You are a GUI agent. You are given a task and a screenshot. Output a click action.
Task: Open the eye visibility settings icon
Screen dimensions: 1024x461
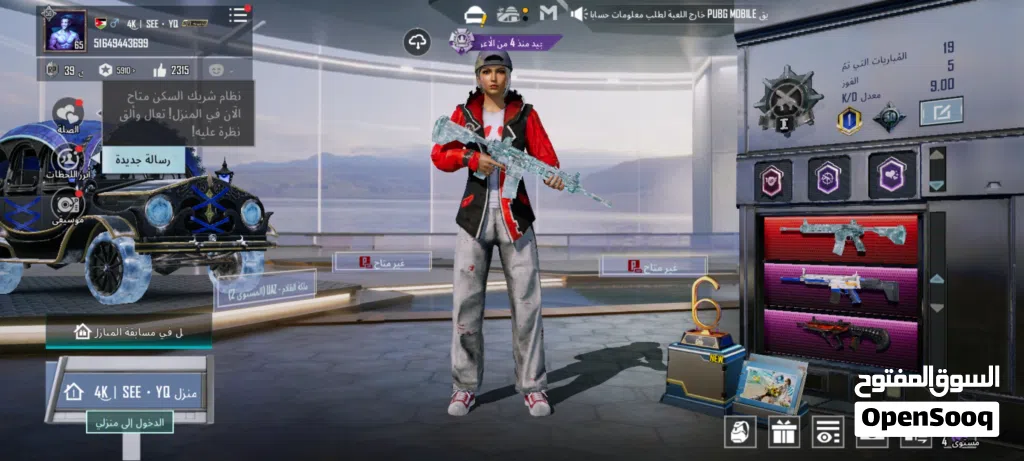(828, 431)
